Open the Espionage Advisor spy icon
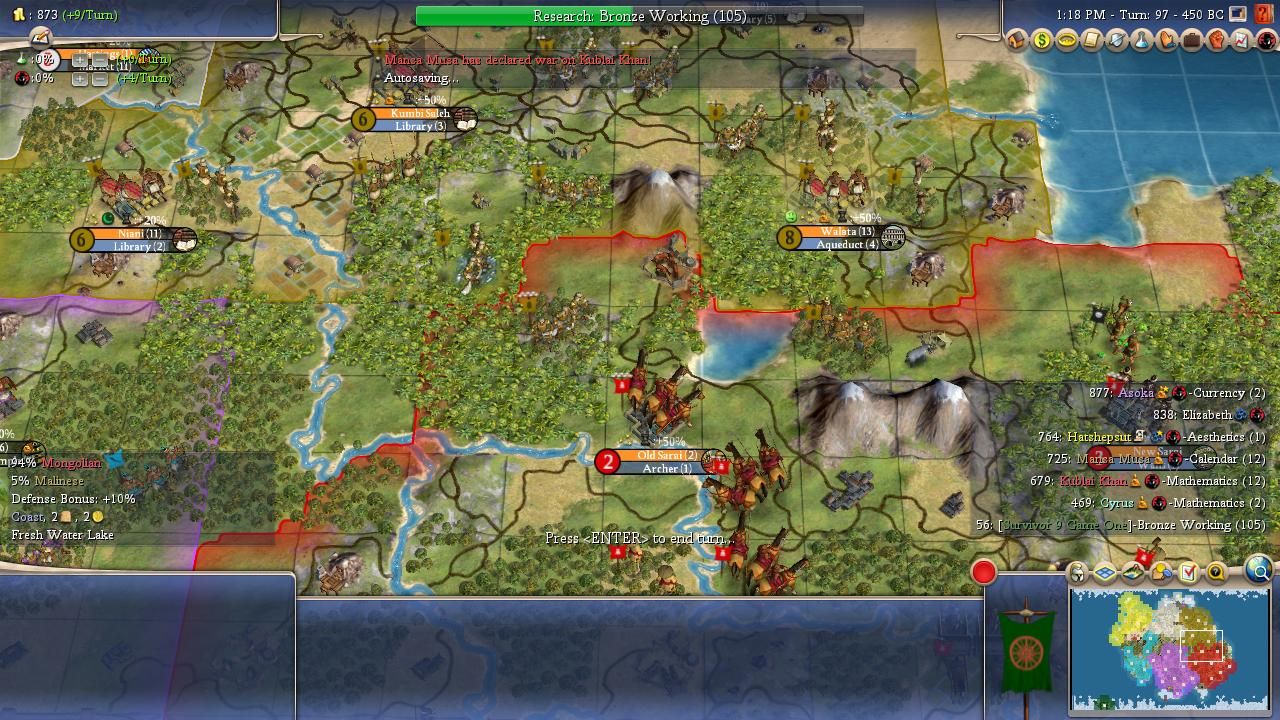 [x=1266, y=41]
